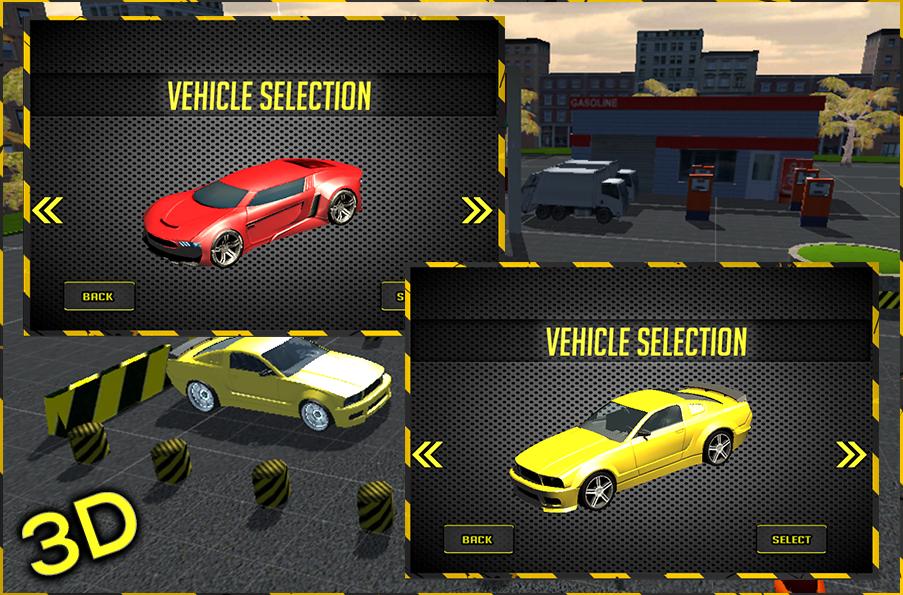This screenshot has height=595, width=903.
Task: Show the previous vehicle before the yellow car
Action: click(427, 455)
